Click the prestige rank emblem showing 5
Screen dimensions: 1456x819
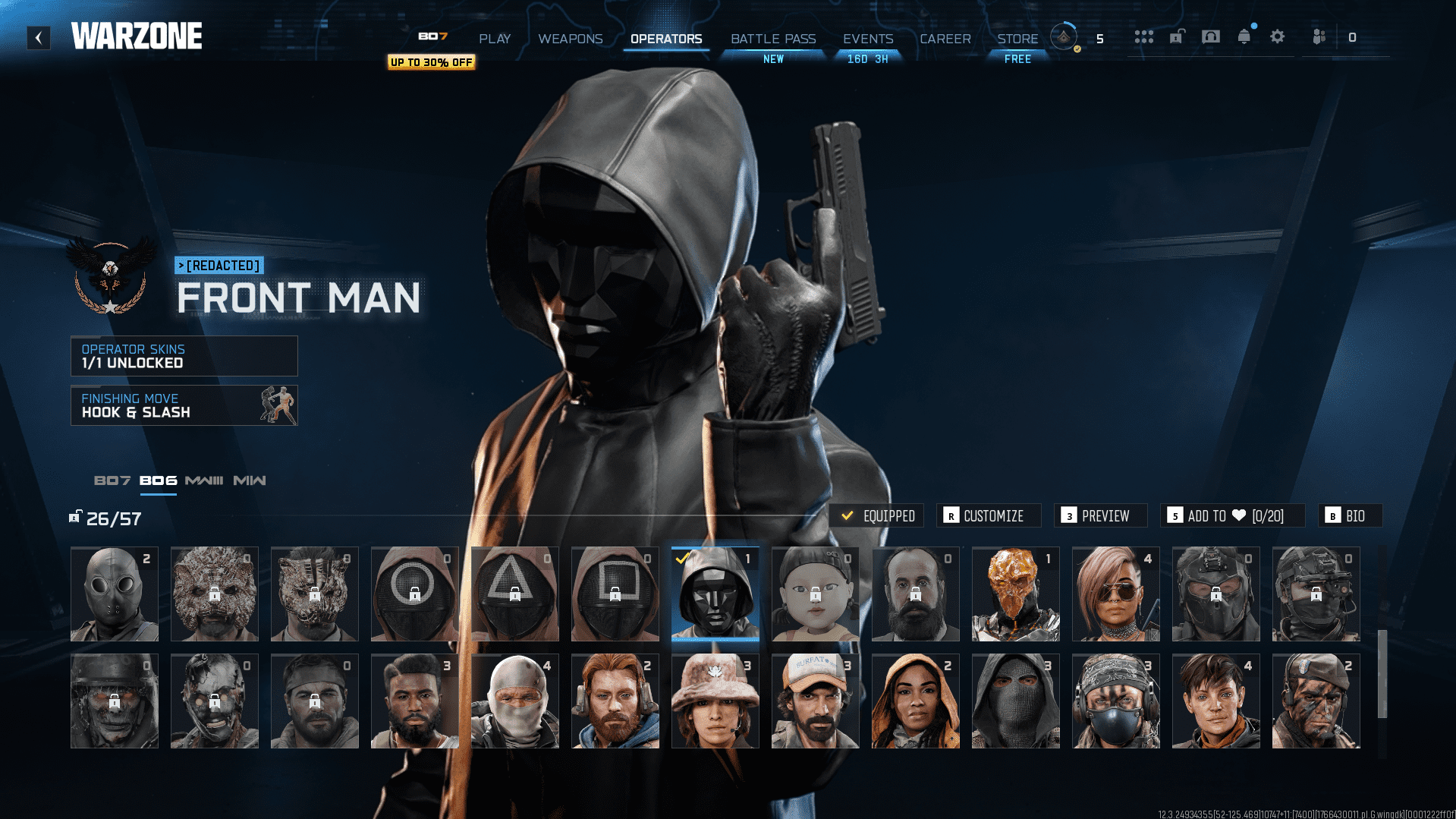1064,36
